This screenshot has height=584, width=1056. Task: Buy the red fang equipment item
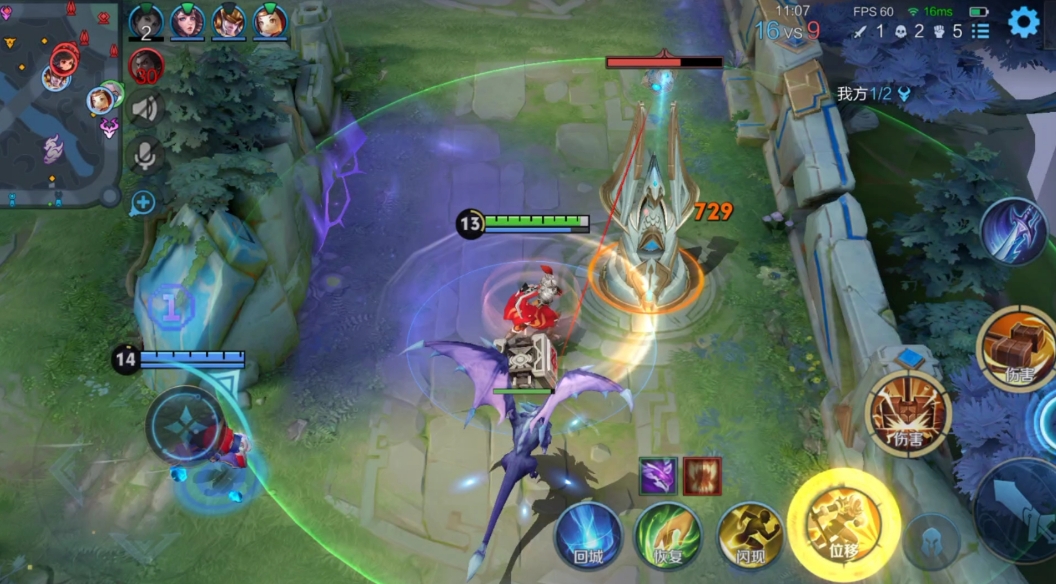(x=703, y=476)
